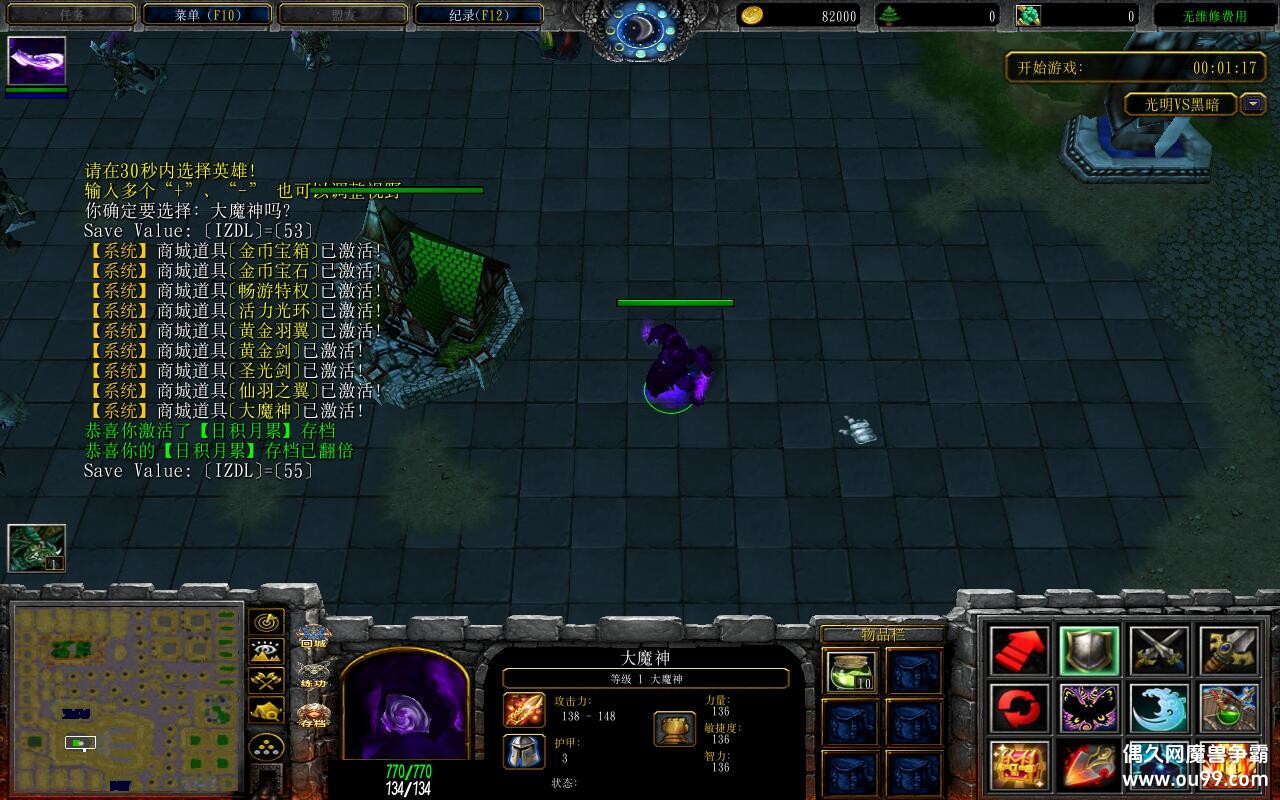Toggle the minimap terrain eye button
The image size is (1280, 800).
pos(265,652)
